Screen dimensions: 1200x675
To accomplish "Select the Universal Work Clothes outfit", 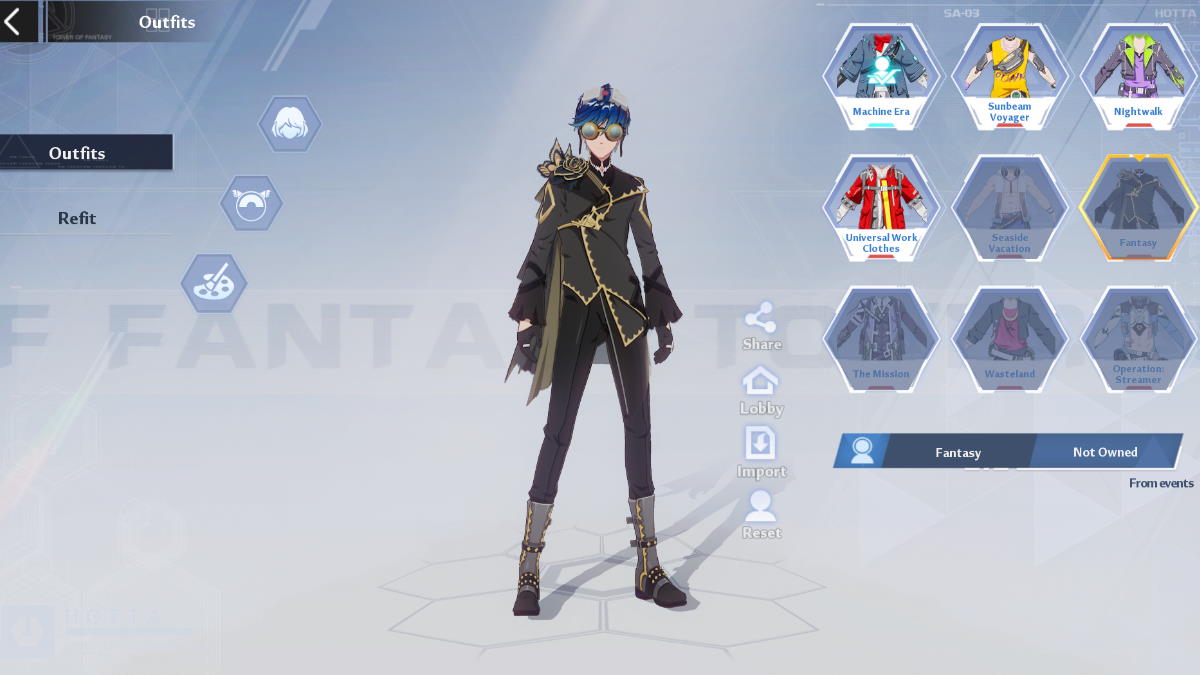I will tap(881, 207).
